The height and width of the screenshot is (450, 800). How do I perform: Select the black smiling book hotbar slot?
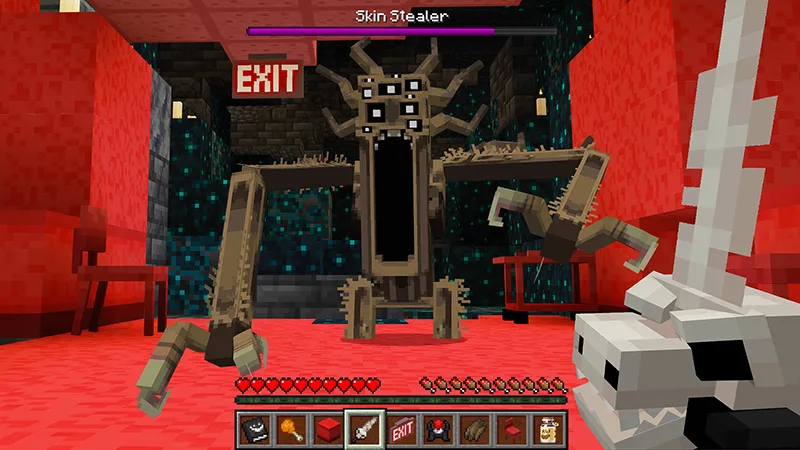pyautogui.click(x=255, y=428)
